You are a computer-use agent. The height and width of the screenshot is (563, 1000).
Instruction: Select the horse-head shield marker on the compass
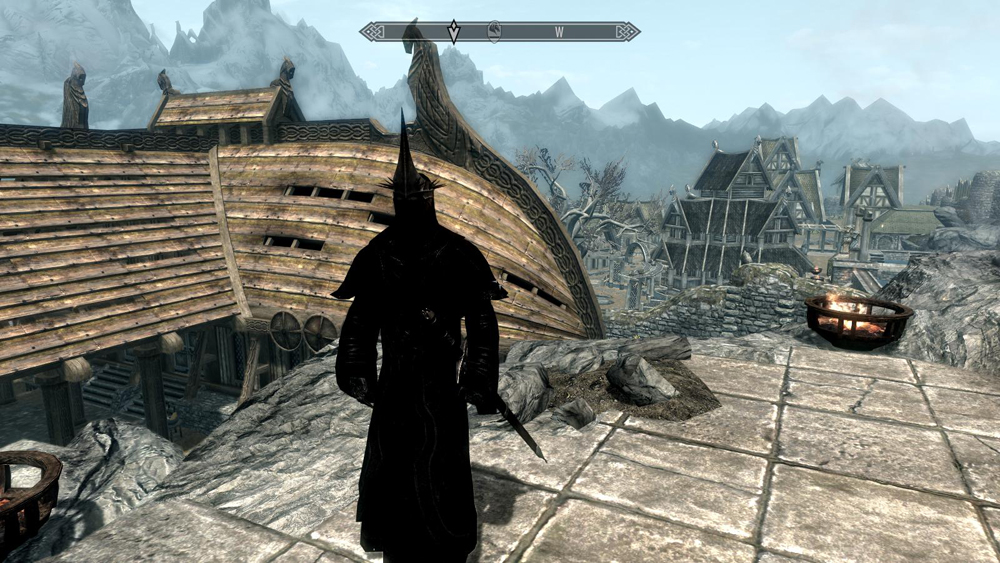495,32
